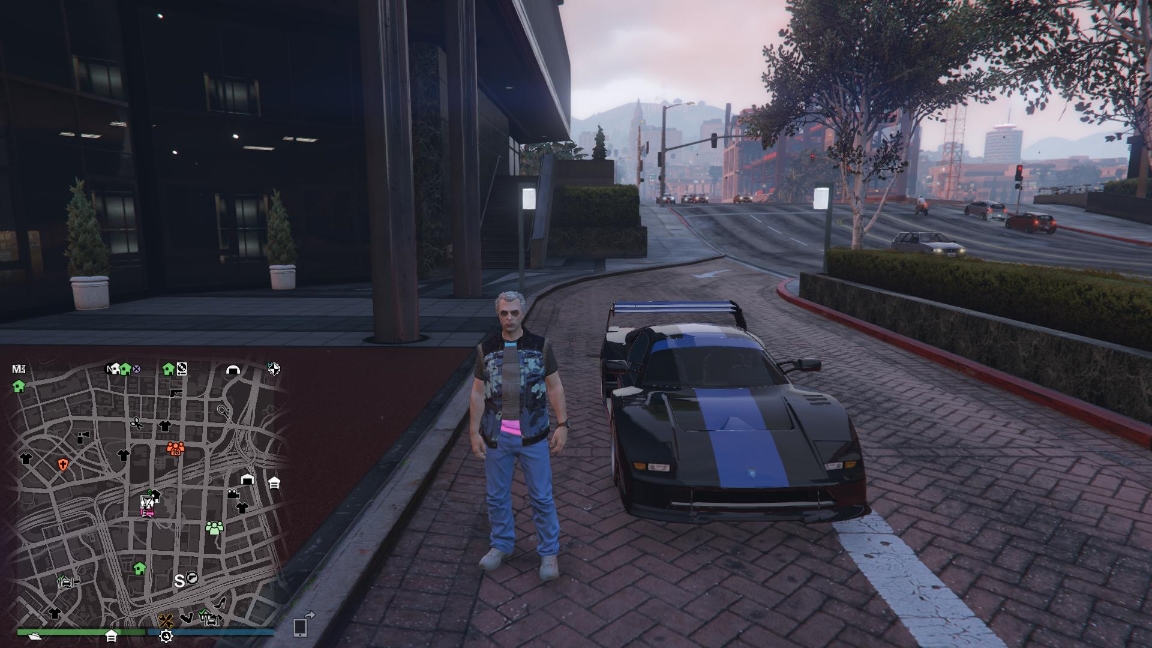
Task: Click the crossed wrench tools marker
Action: coord(166,620)
